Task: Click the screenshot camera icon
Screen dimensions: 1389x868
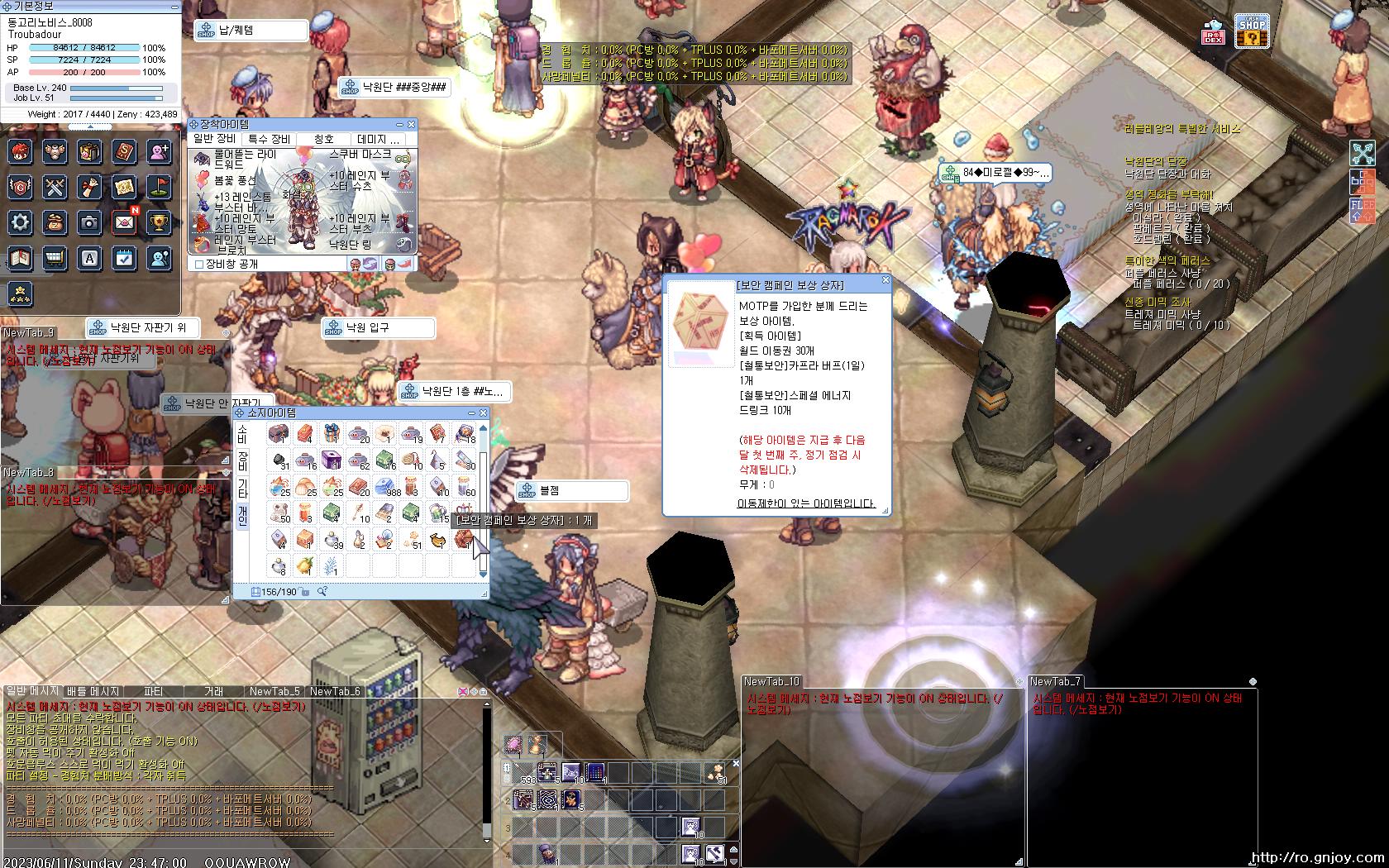Action: pos(89,222)
